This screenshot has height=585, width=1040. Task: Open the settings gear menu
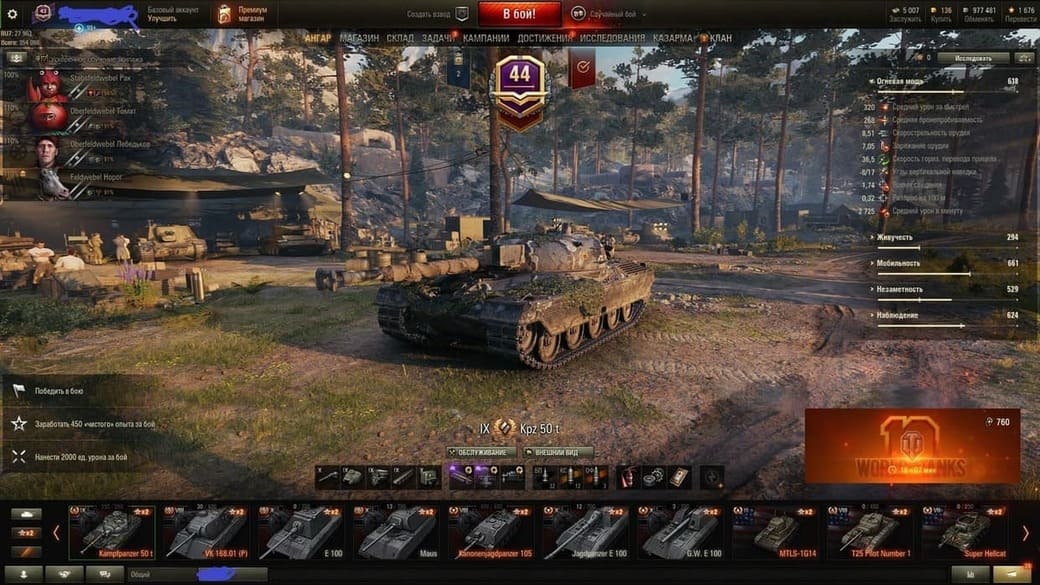[x=12, y=14]
